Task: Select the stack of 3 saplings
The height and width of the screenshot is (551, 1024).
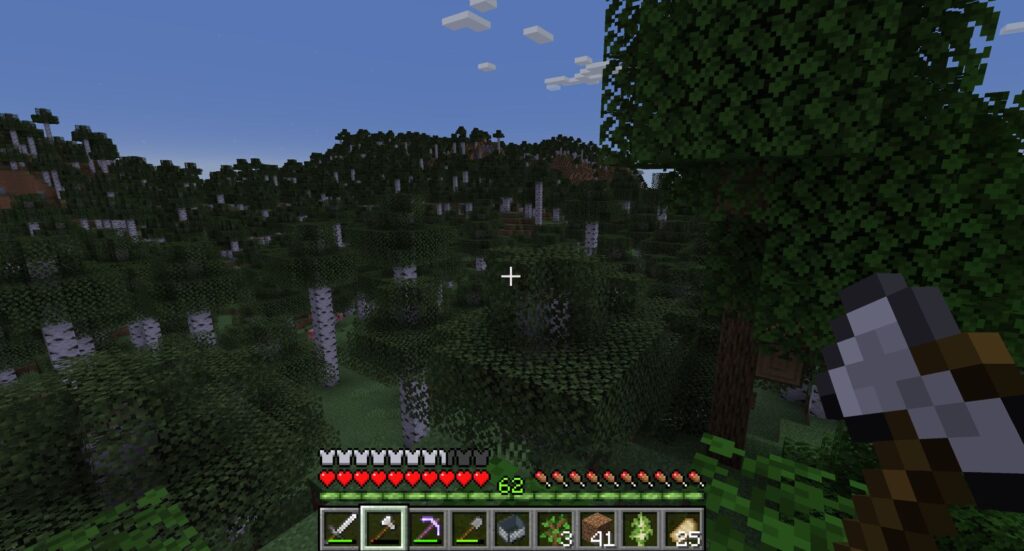Action: (555, 527)
